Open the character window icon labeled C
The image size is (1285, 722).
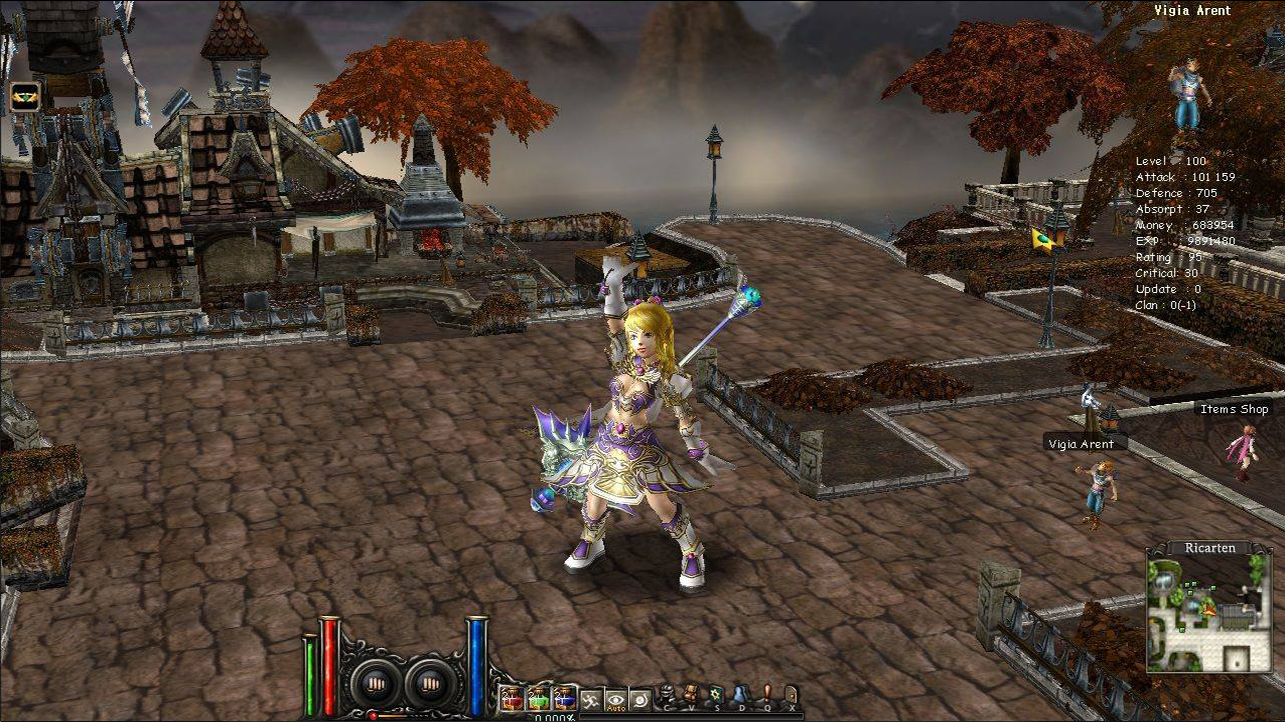667,697
